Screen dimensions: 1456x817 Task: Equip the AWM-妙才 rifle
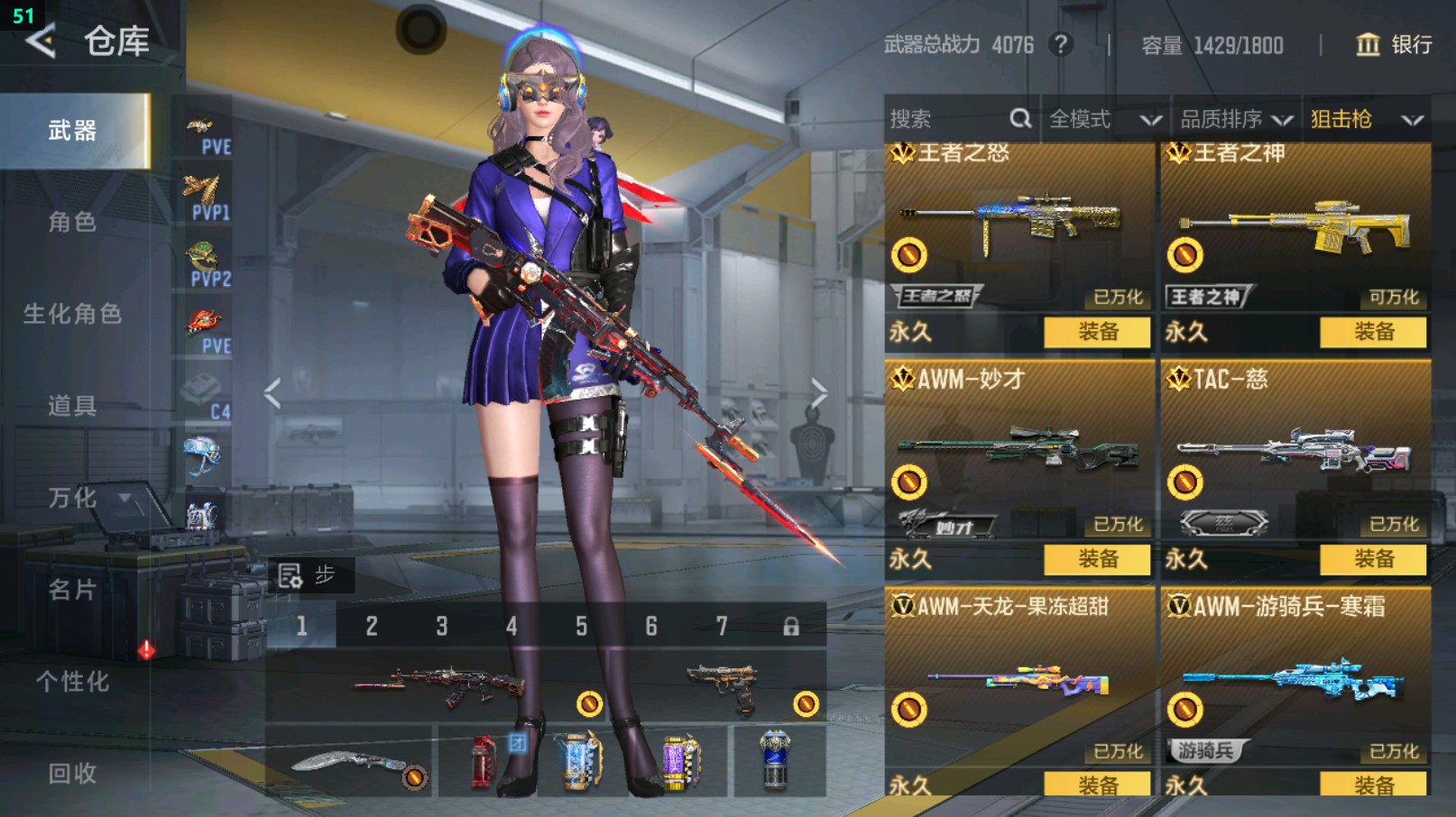(x=1097, y=559)
